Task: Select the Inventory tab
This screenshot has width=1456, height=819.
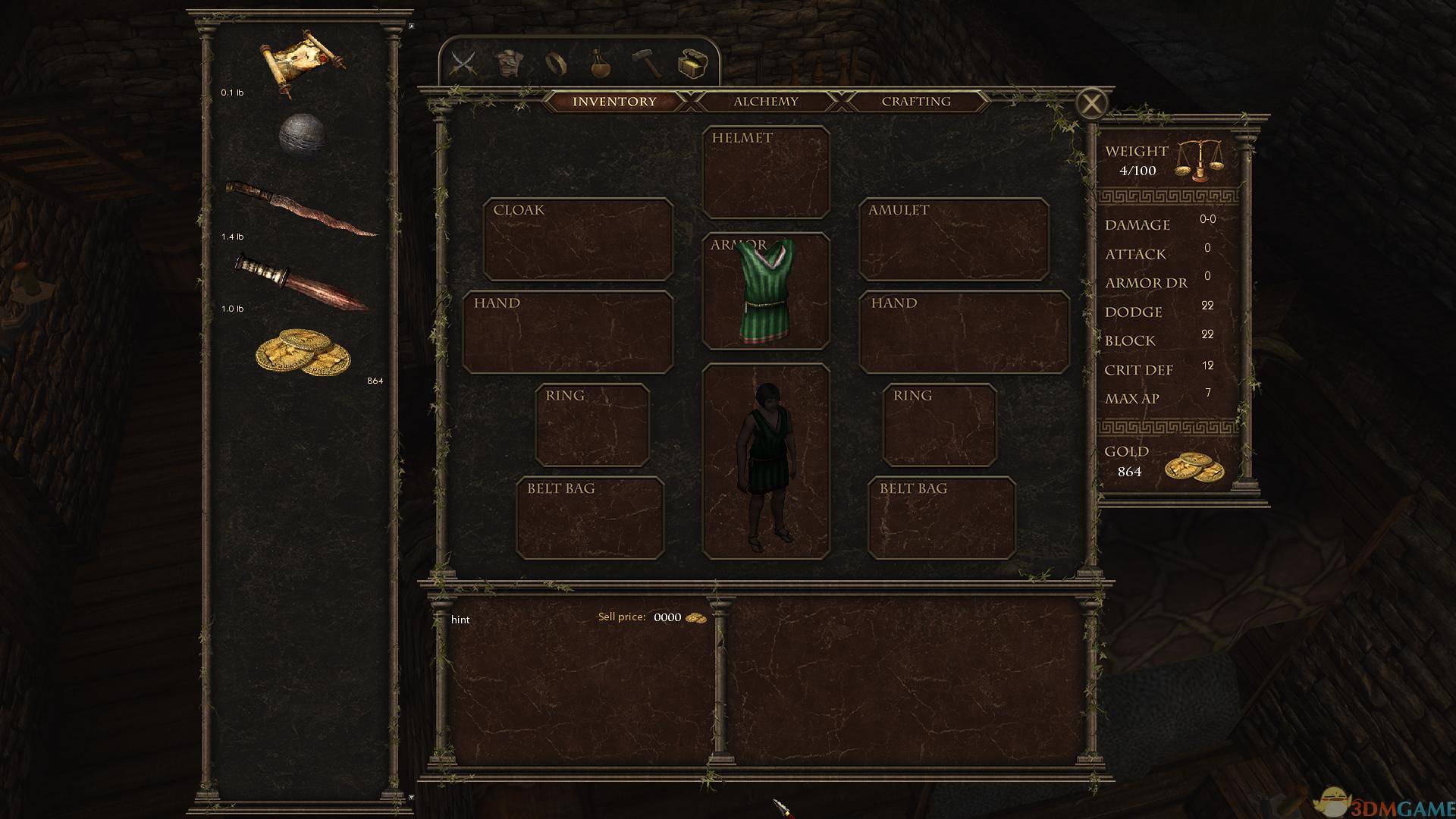Action: tap(614, 102)
